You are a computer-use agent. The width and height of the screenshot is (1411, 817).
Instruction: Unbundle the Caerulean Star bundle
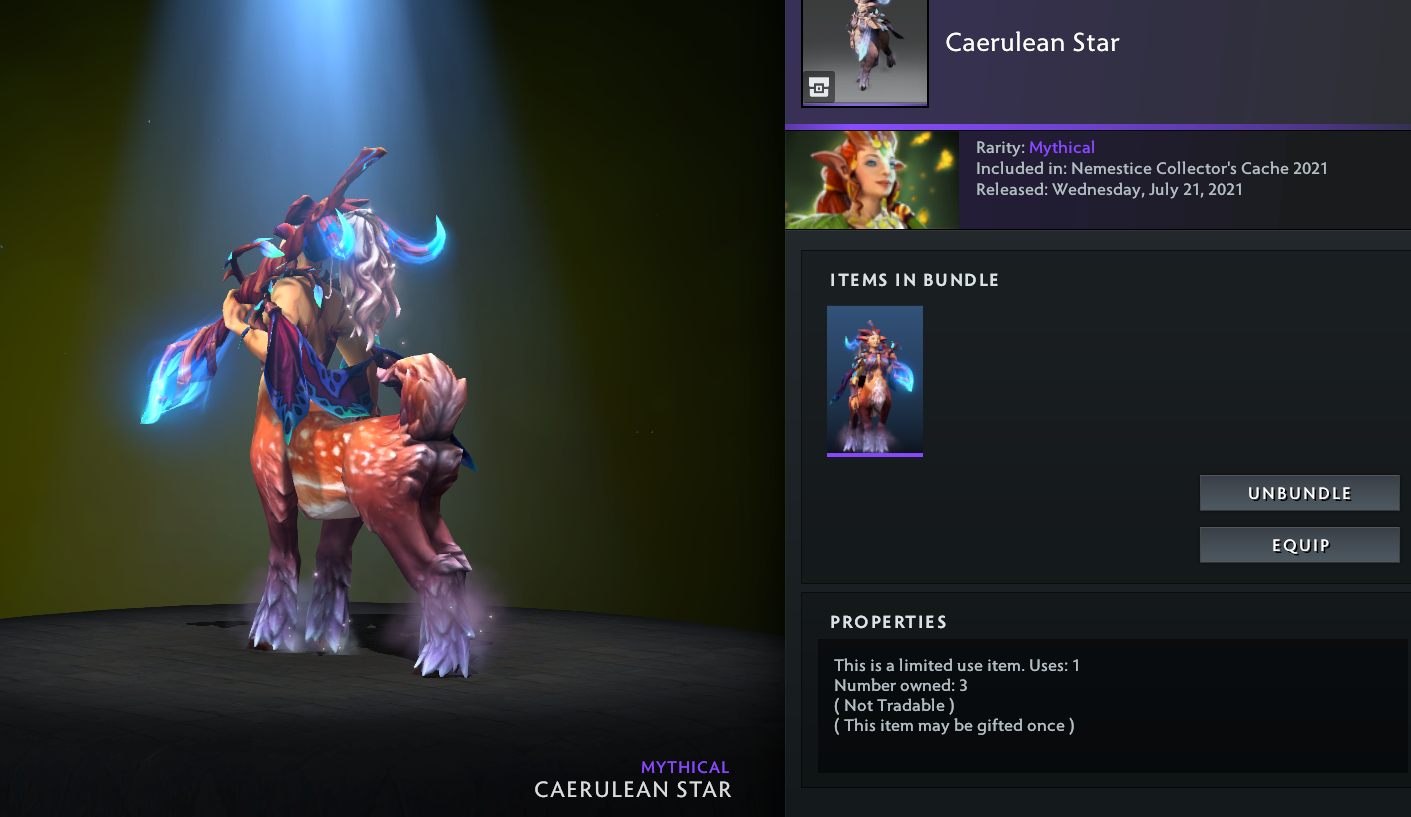[x=1299, y=493]
